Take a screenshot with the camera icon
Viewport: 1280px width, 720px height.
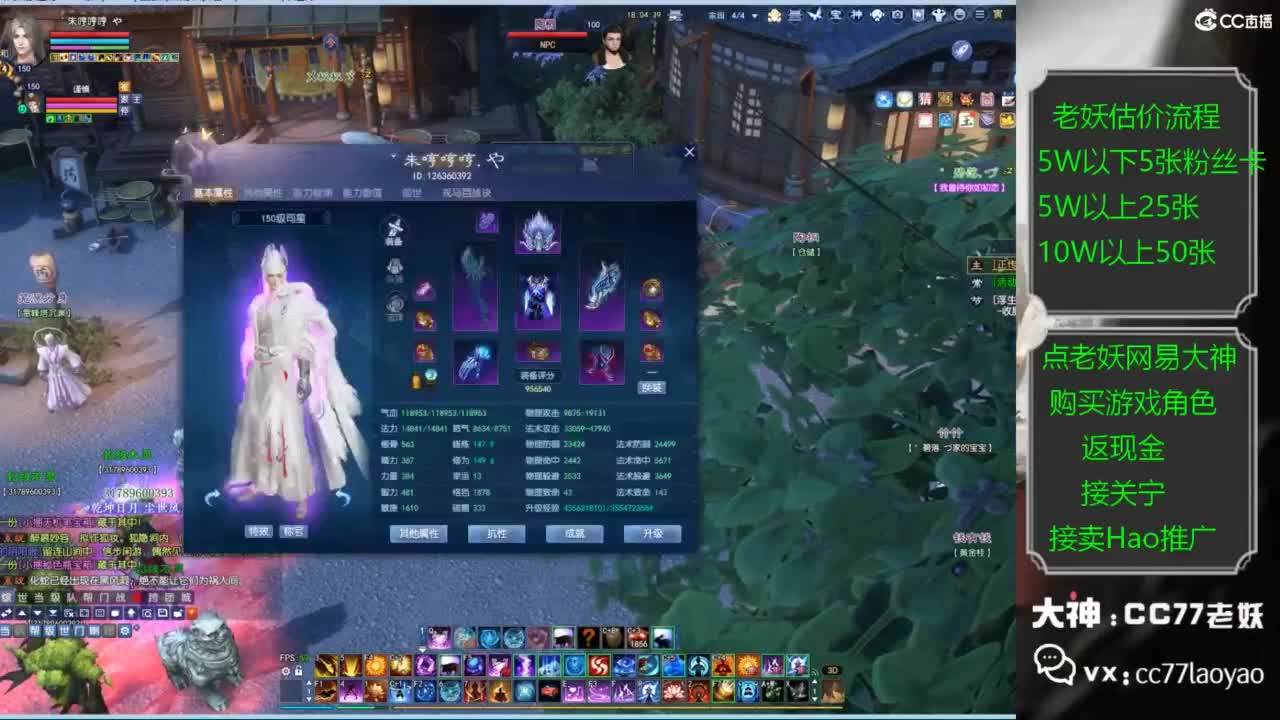(x=897, y=14)
